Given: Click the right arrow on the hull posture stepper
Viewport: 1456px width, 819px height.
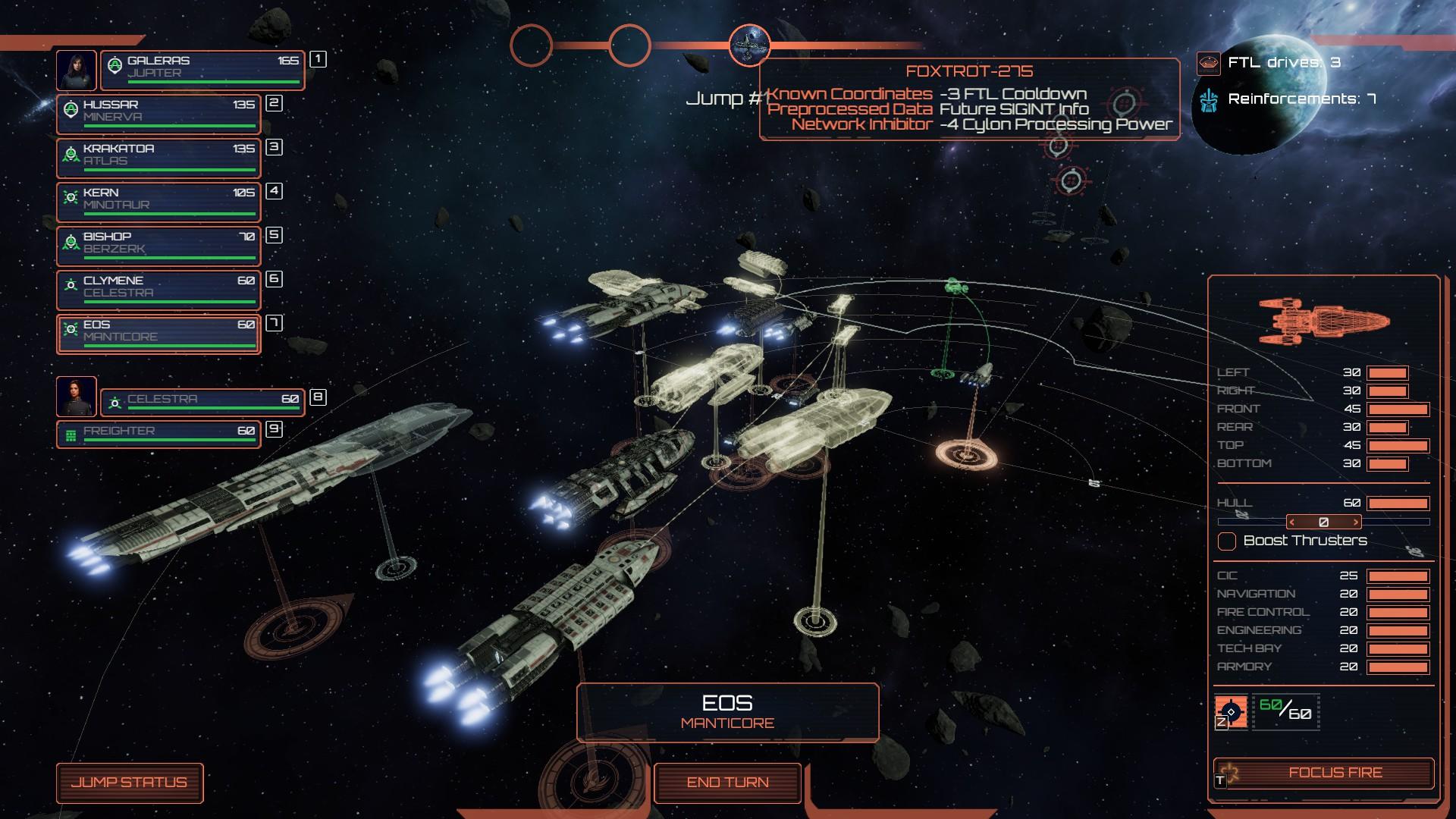Looking at the screenshot, I should point(1356,522).
